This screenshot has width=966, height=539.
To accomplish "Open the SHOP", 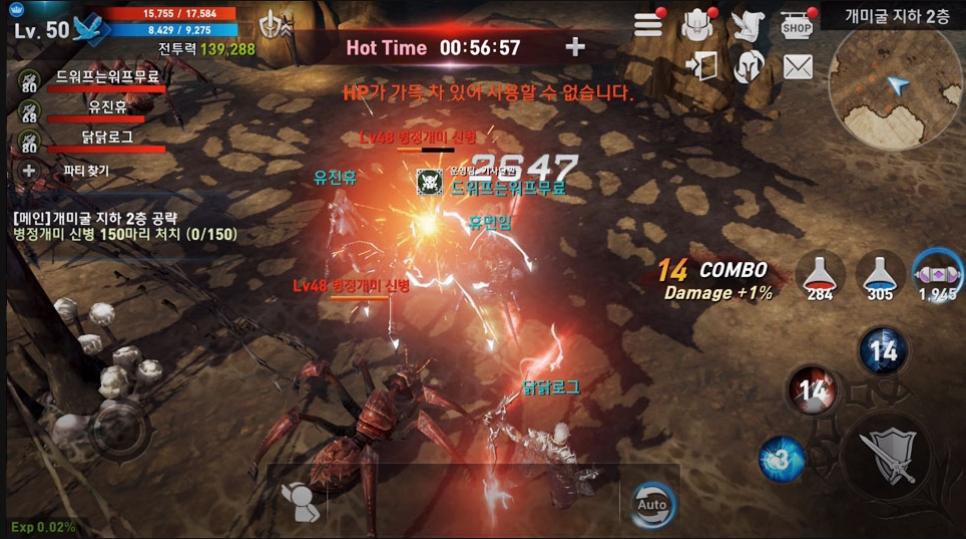I will tap(796, 25).
